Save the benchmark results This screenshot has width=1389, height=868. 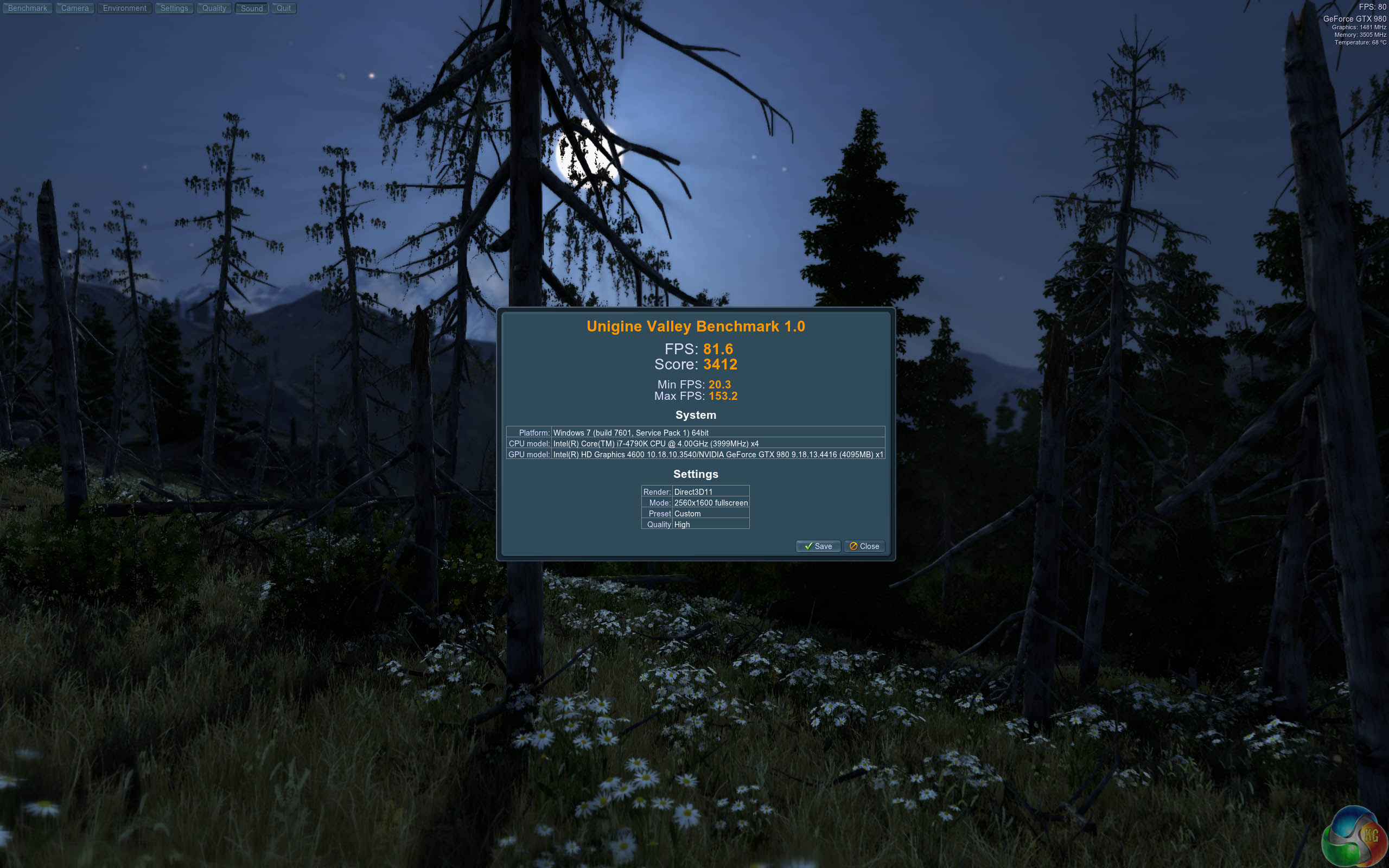(818, 546)
